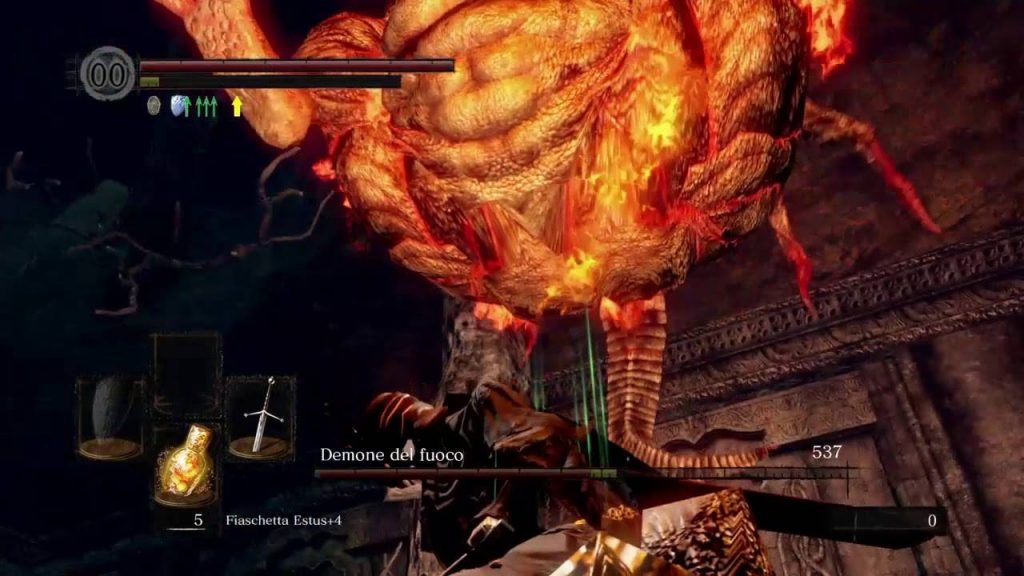The image size is (1024, 576).
Task: Click the grey ring status icon
Action: pyautogui.click(x=153, y=104)
